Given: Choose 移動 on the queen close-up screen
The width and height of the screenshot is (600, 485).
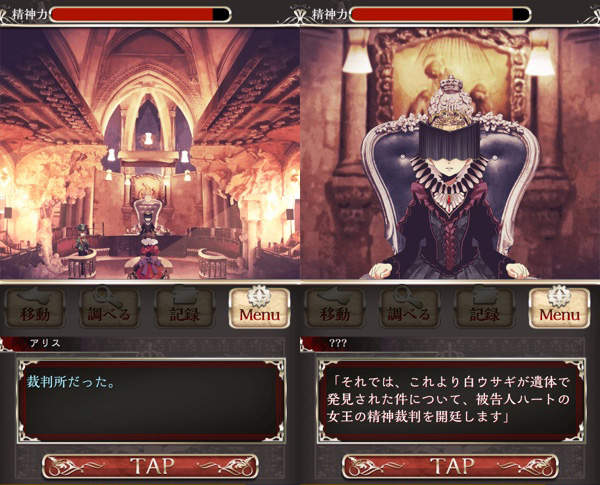Looking at the screenshot, I should tap(335, 309).
